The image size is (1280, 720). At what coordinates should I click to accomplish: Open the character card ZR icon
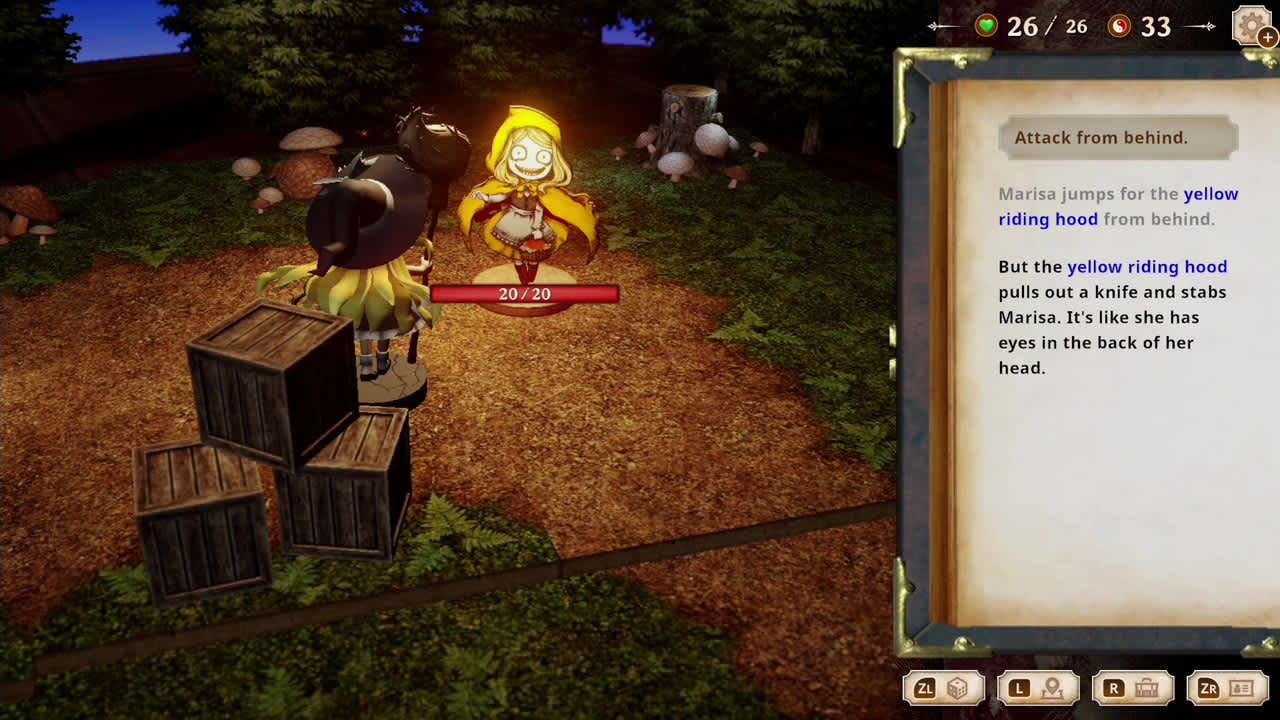[1228, 688]
